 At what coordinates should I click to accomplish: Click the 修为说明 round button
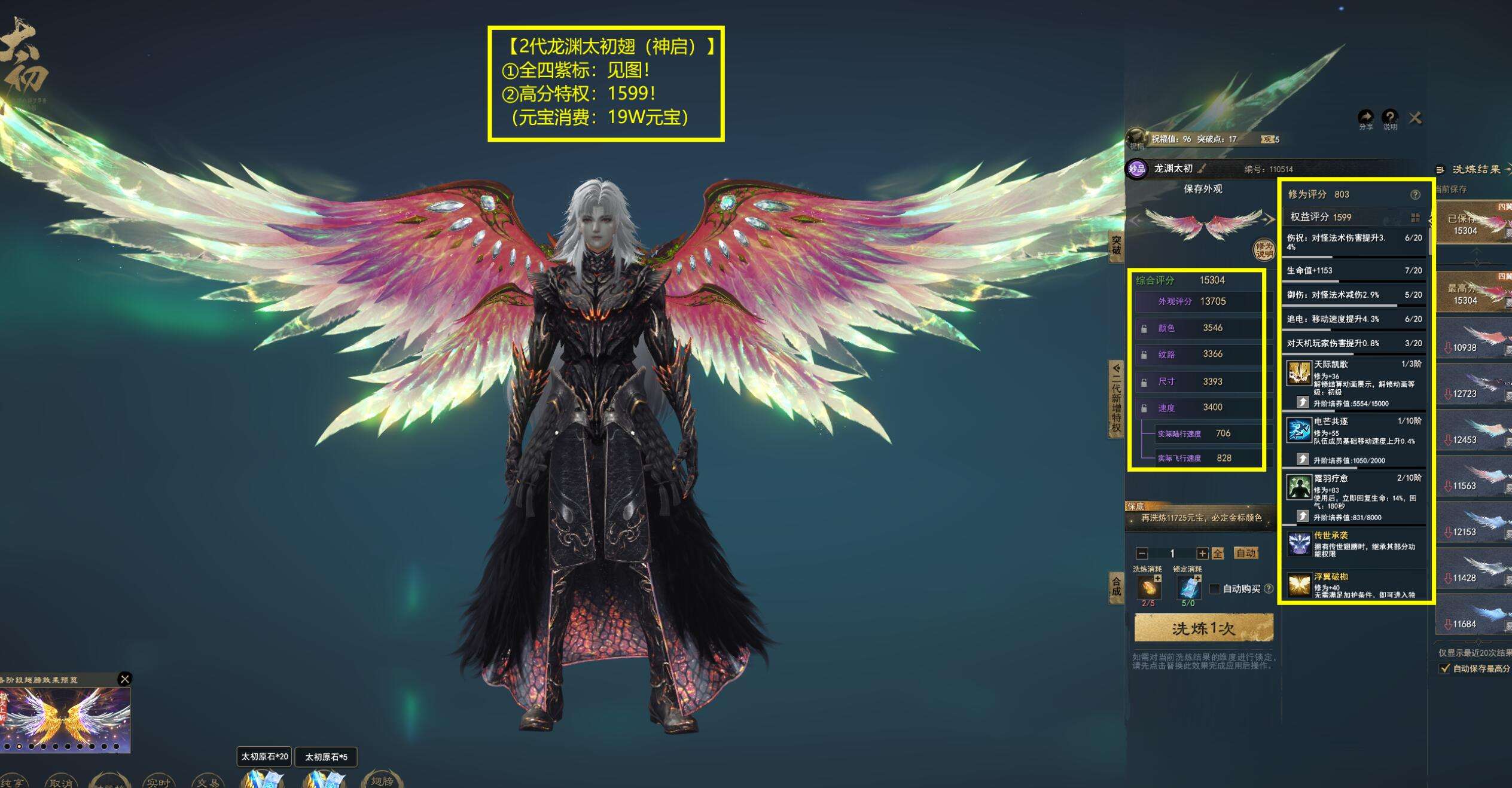(x=1263, y=249)
